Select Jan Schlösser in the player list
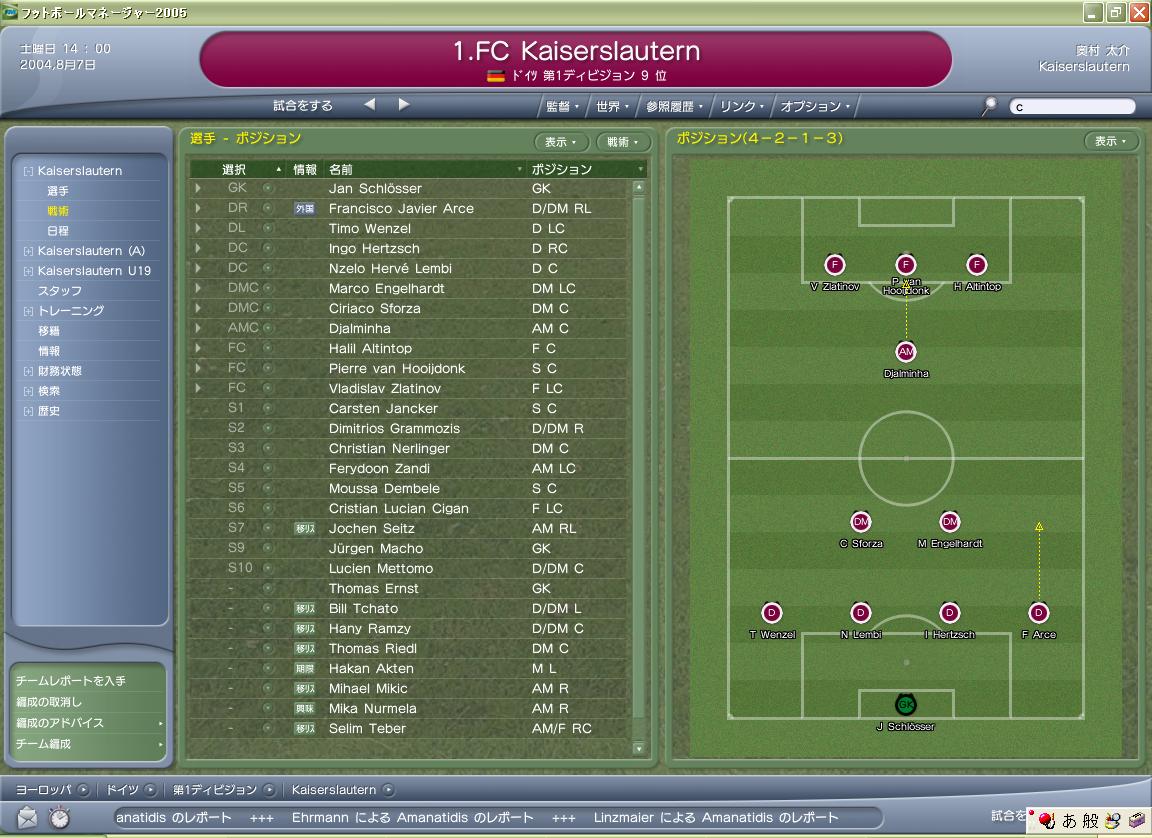This screenshot has height=838, width=1152. tap(375, 188)
